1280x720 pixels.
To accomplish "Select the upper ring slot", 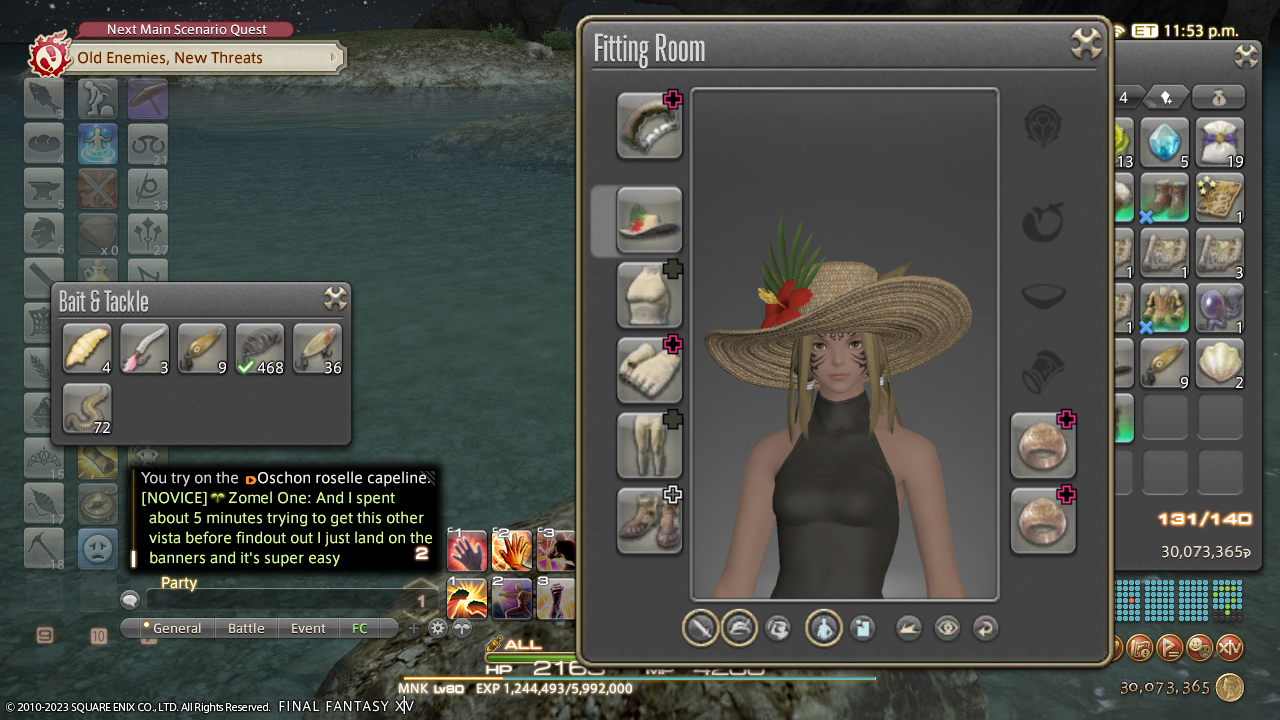I will pyautogui.click(x=1043, y=445).
